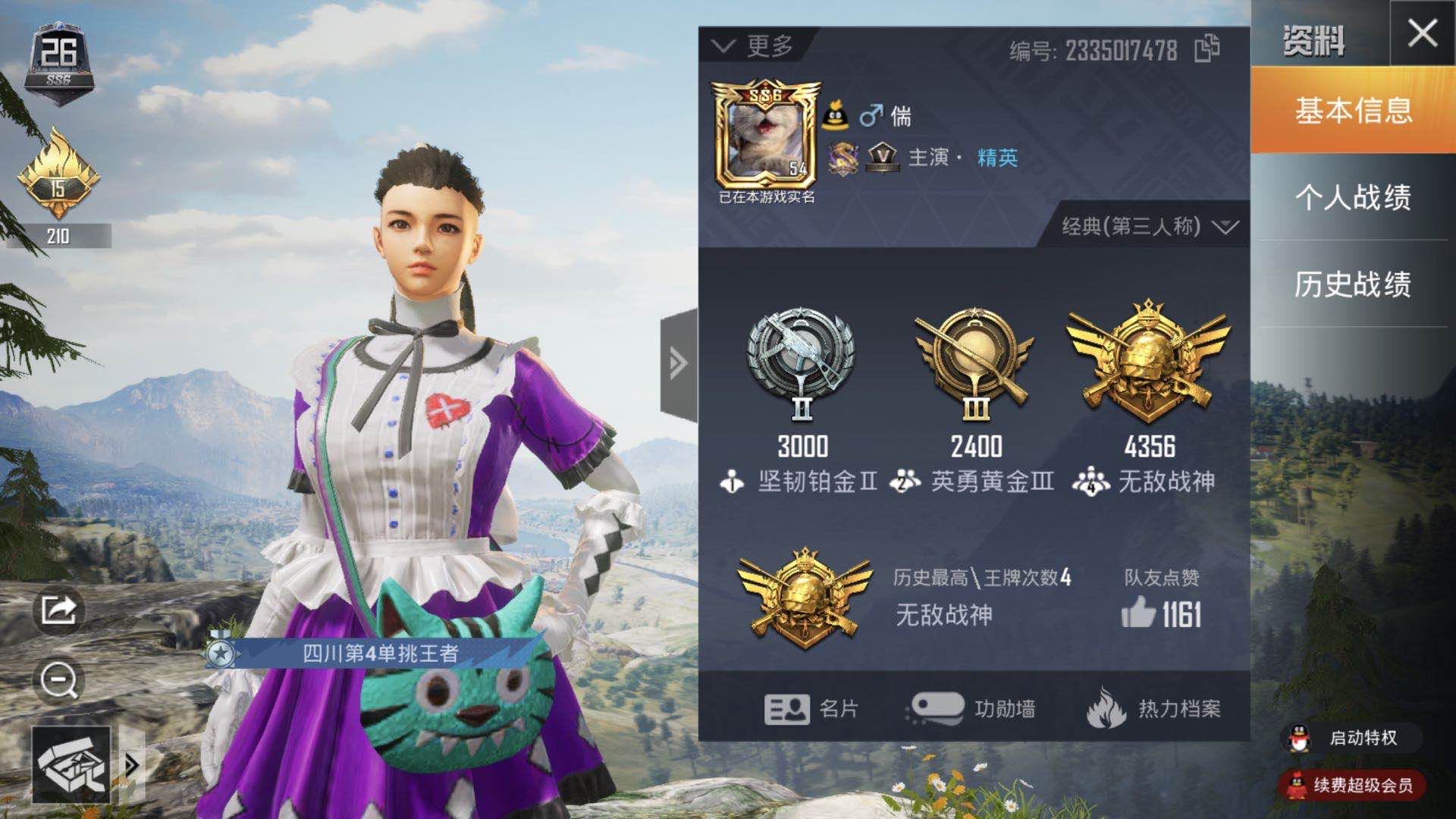The width and height of the screenshot is (1456, 819).
Task: Select the 历史战绩 tab
Action: point(1353,284)
